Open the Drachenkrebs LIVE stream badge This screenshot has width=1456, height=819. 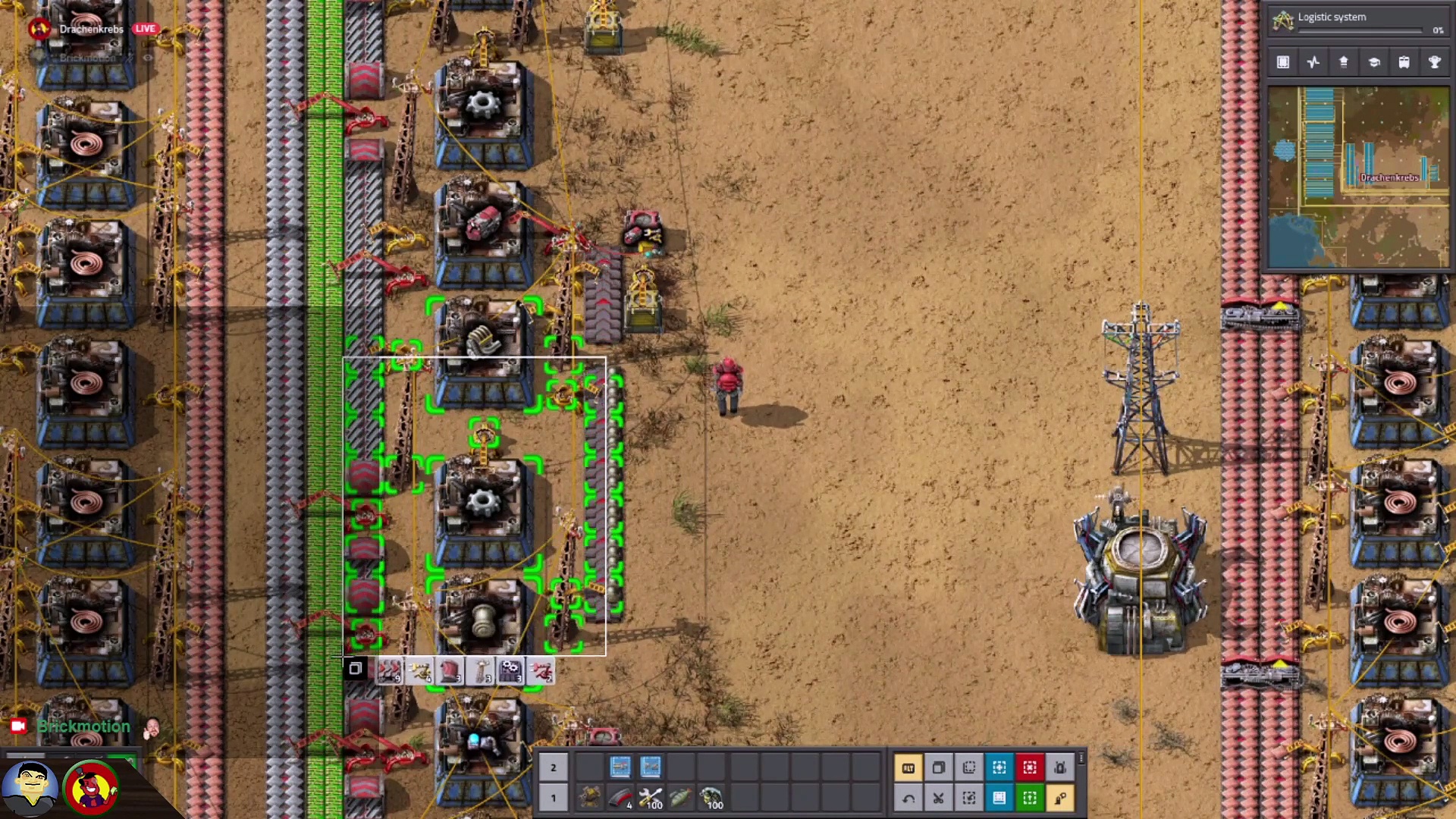click(x=93, y=29)
